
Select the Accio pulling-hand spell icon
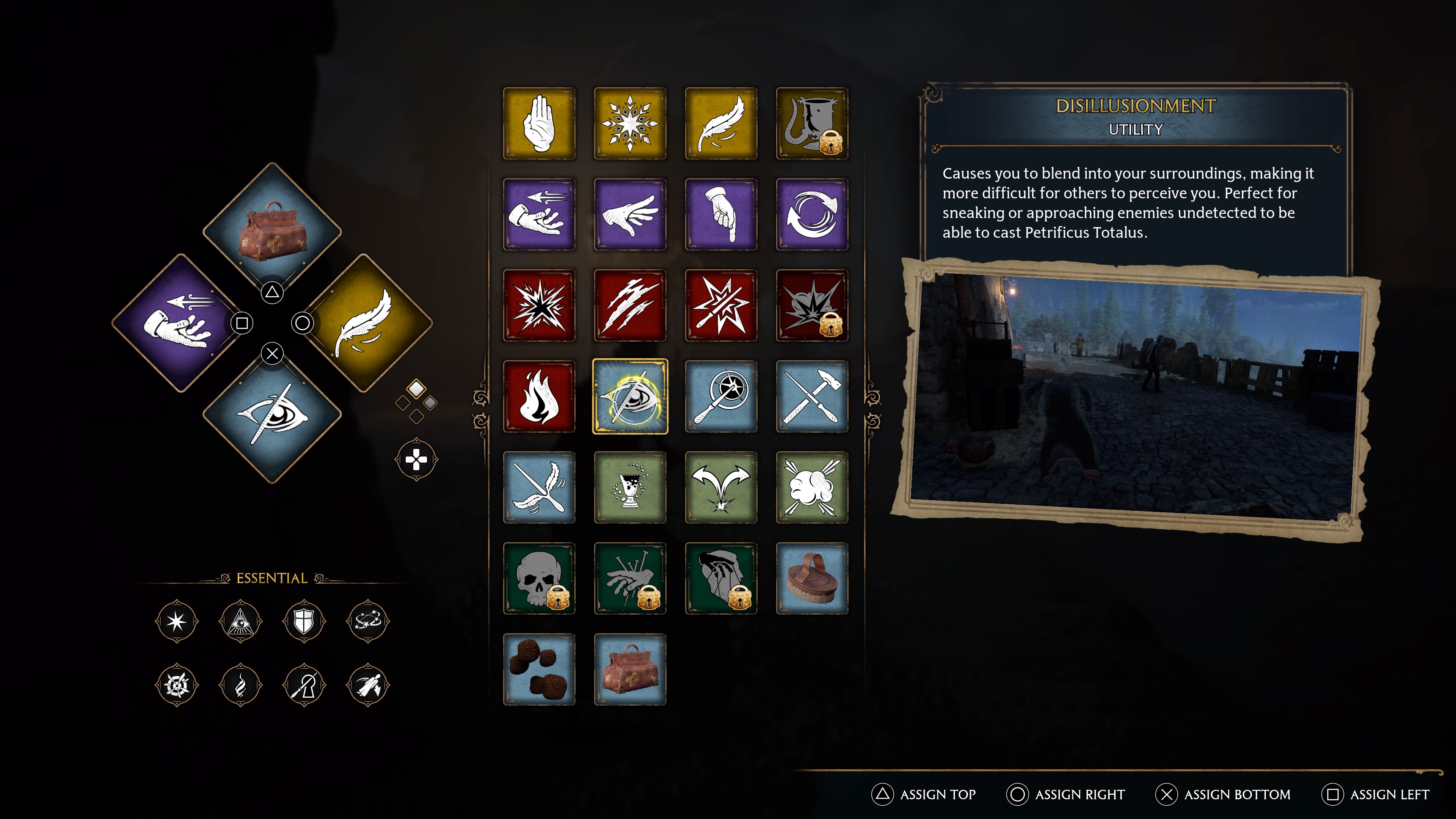pos(539,213)
